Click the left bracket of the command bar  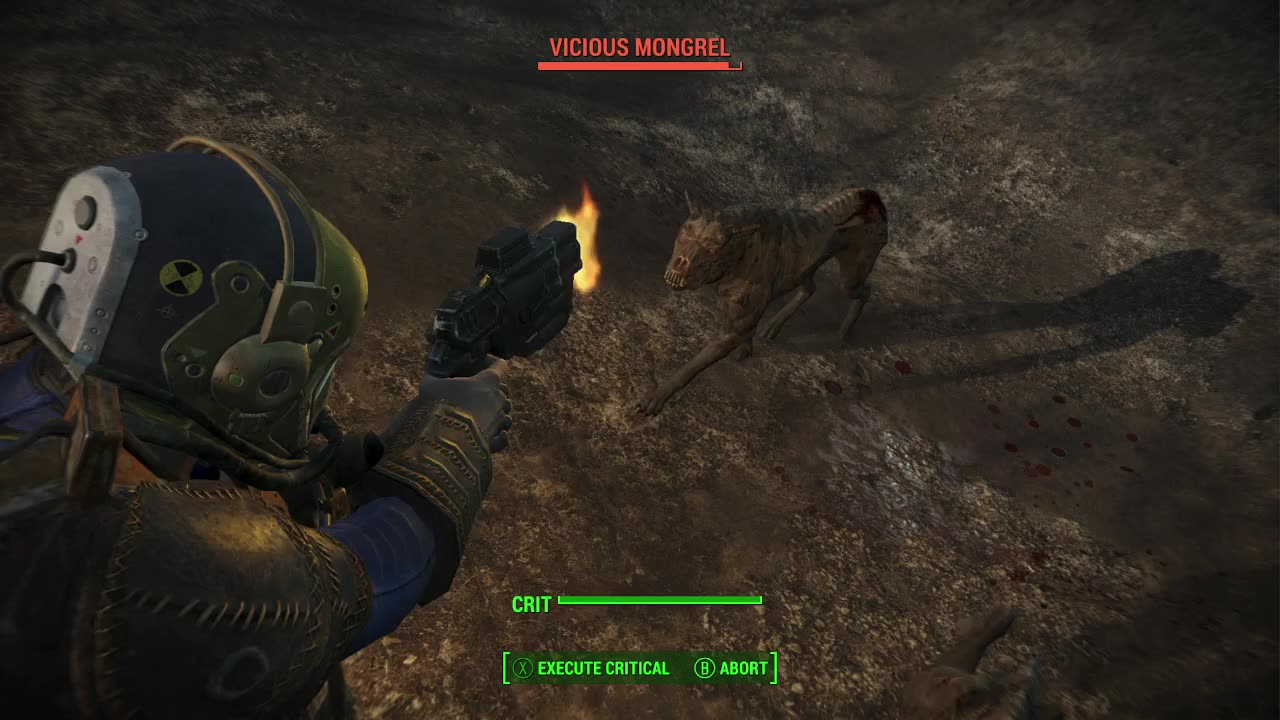(x=506, y=667)
